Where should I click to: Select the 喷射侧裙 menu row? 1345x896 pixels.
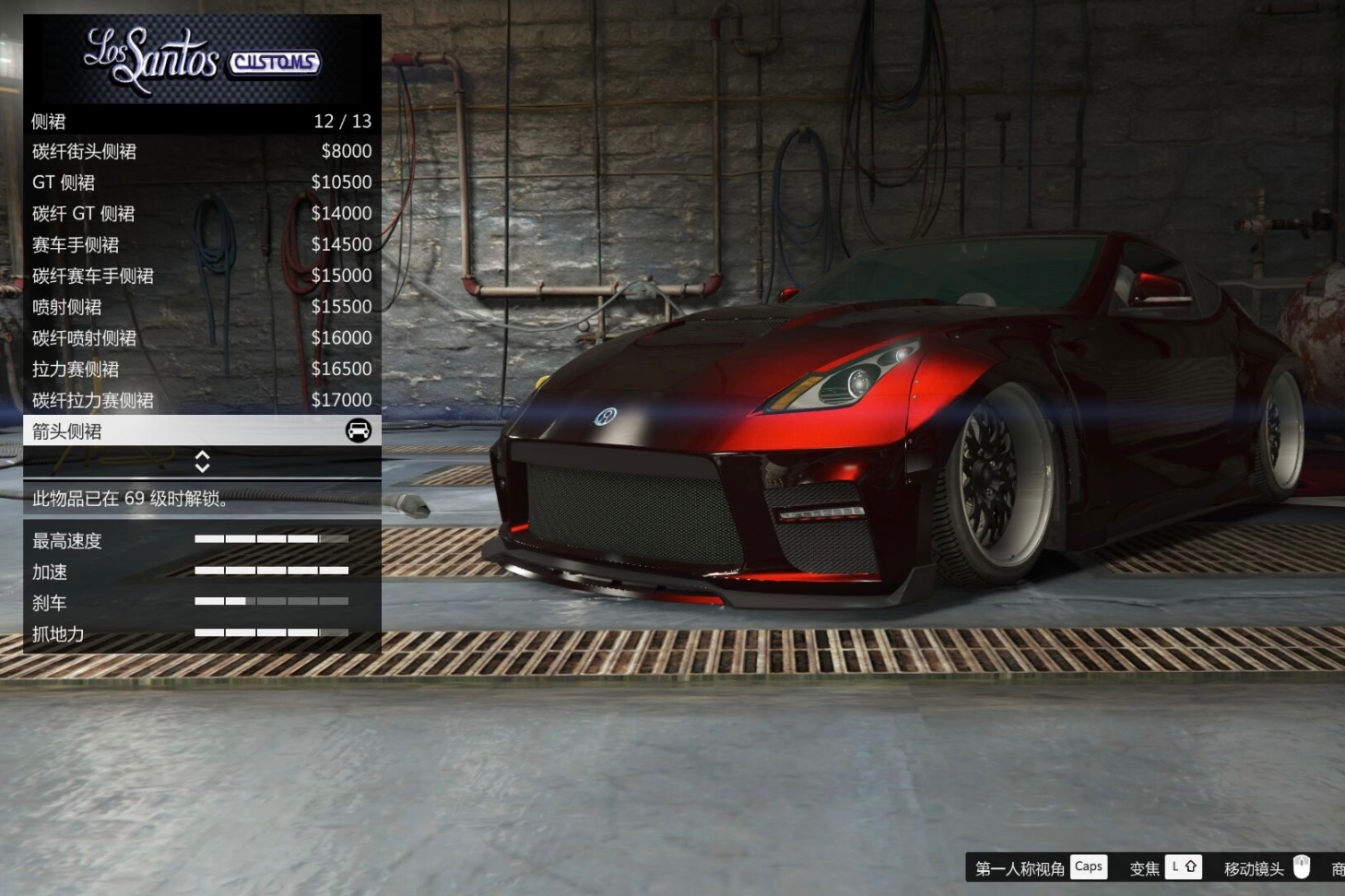click(x=201, y=307)
